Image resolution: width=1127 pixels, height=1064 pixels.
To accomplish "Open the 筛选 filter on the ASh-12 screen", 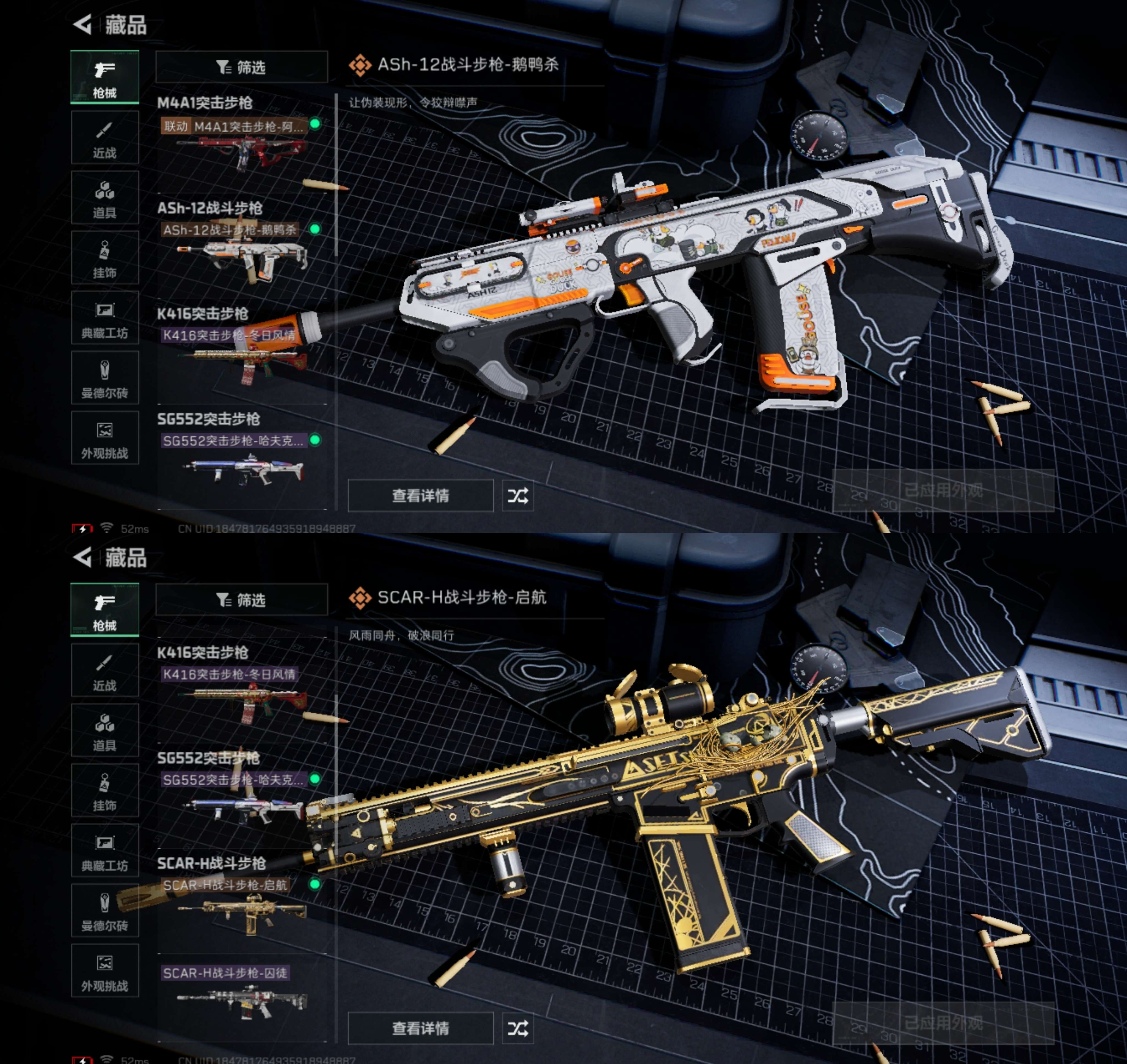I will coord(242,67).
